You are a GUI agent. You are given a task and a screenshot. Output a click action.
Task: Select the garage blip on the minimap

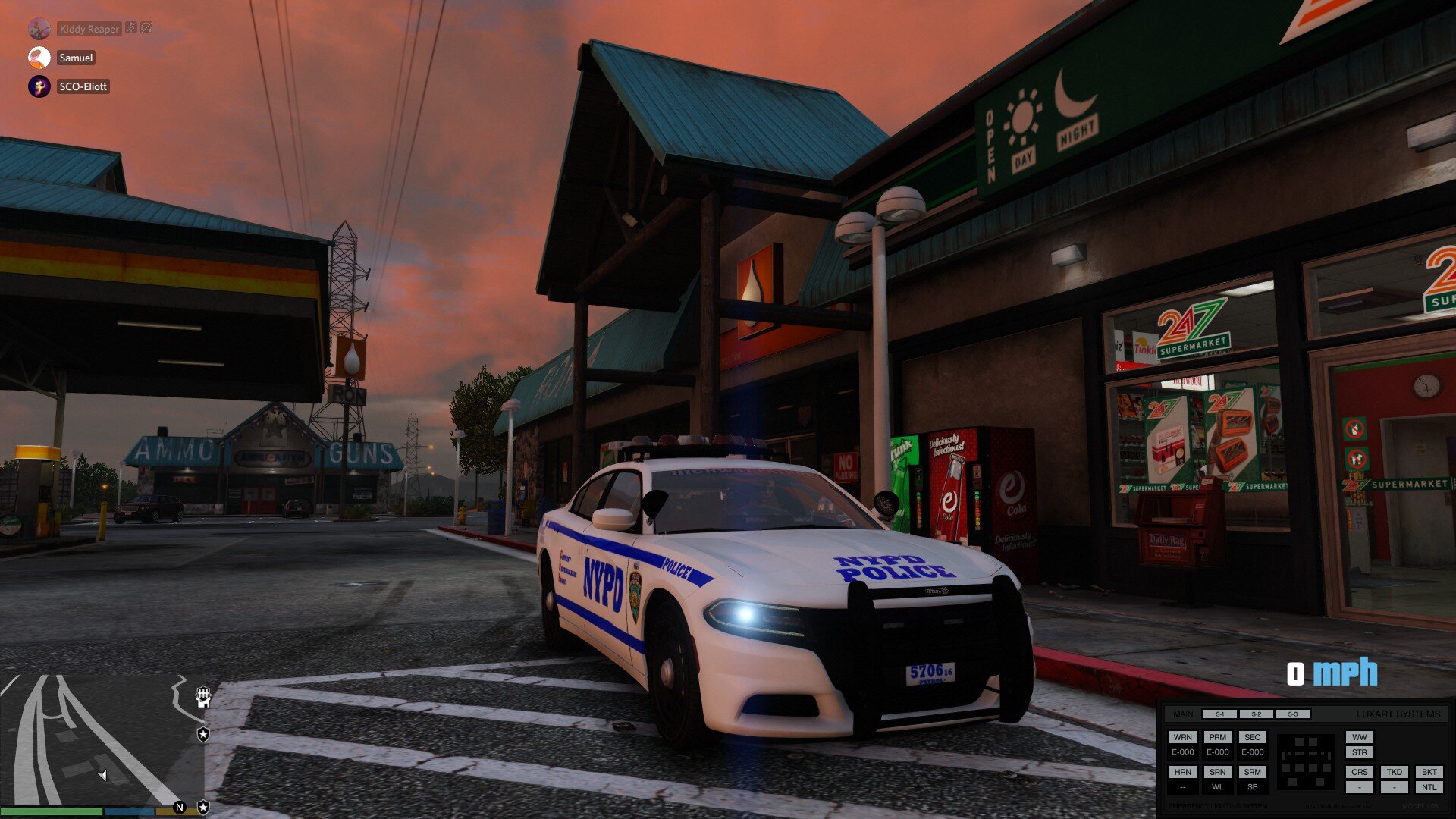click(x=202, y=696)
